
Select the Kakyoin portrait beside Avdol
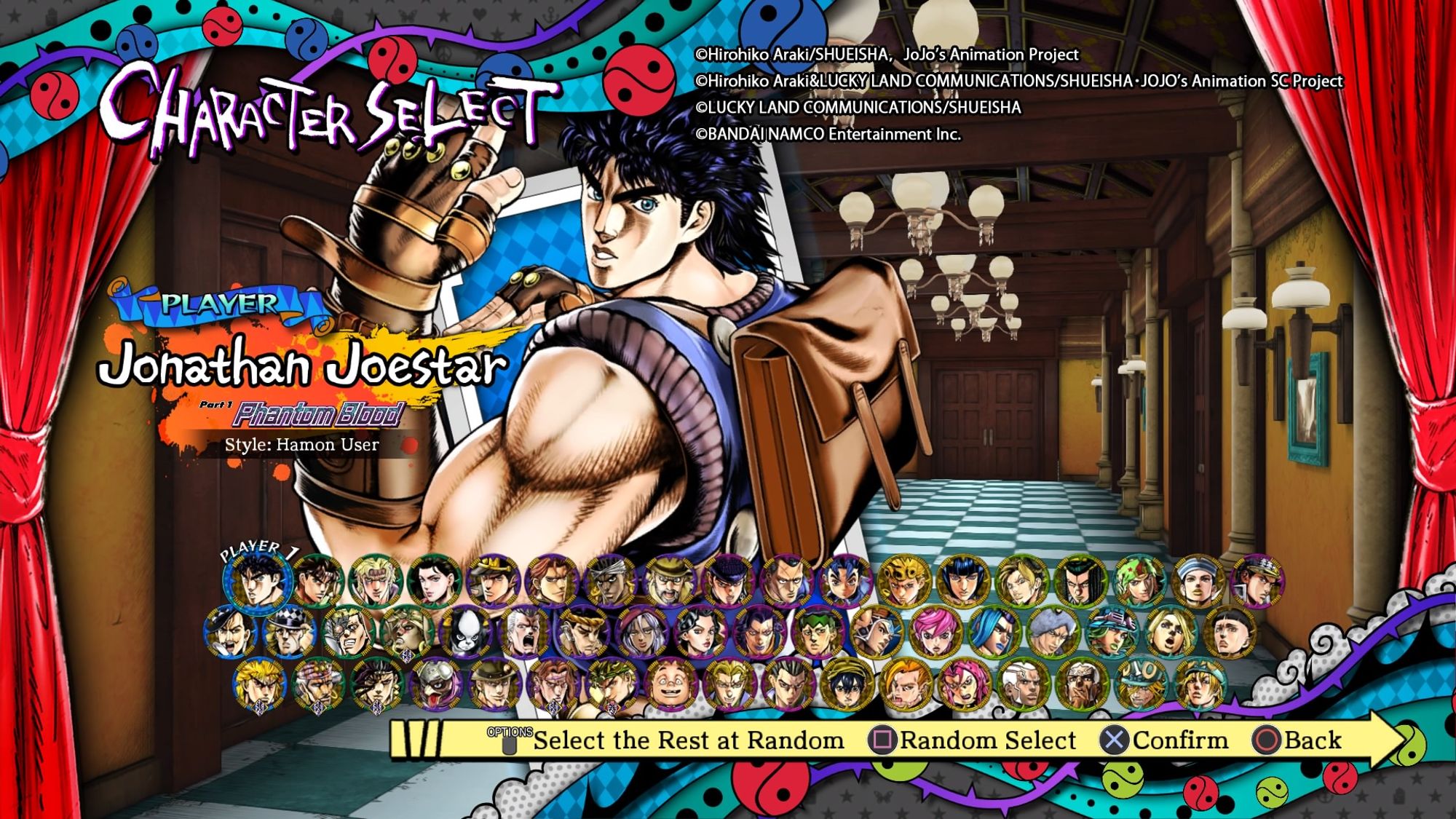[x=552, y=582]
